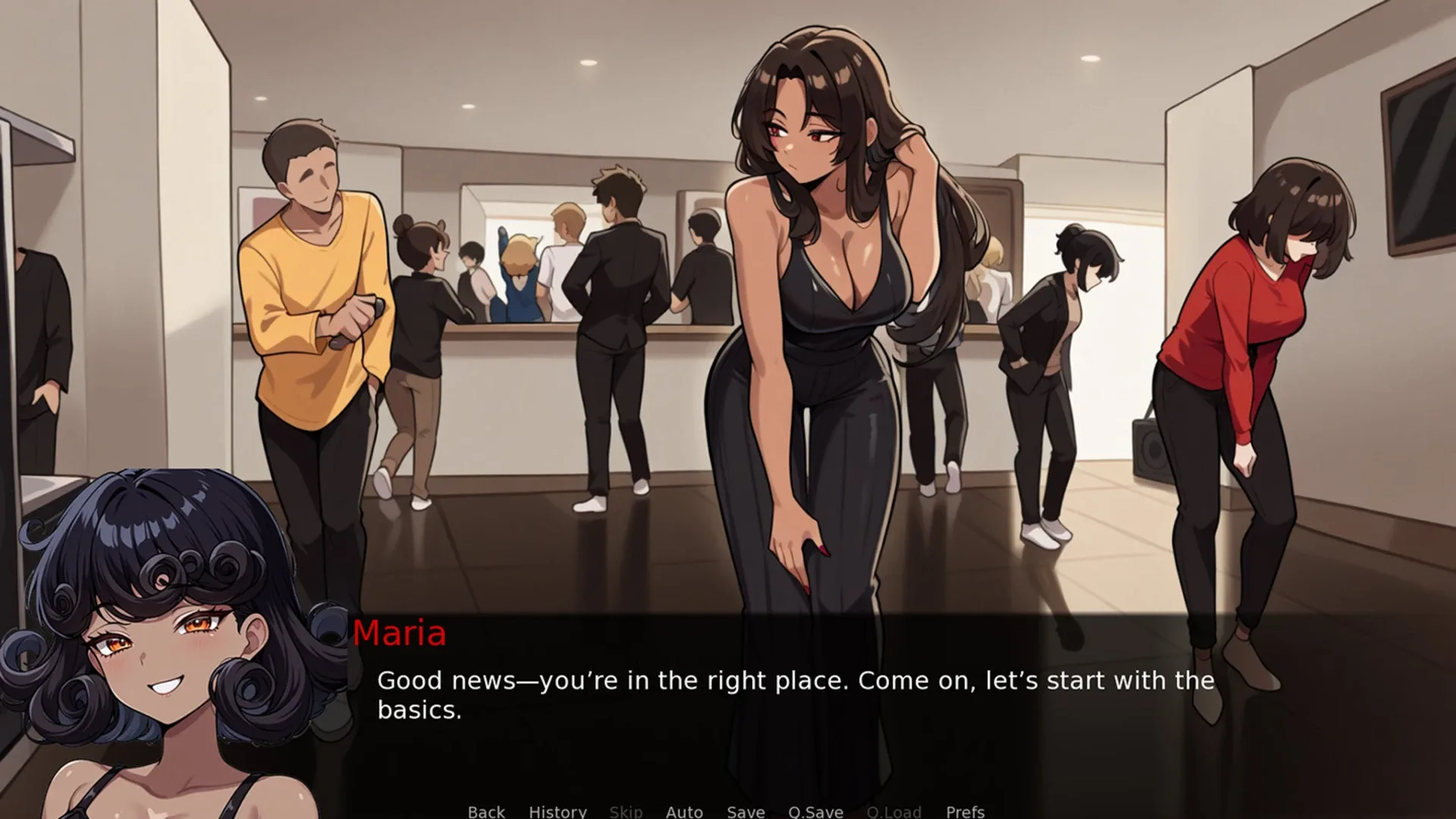Click Maria's dialogue text to continue

[x=795, y=695]
